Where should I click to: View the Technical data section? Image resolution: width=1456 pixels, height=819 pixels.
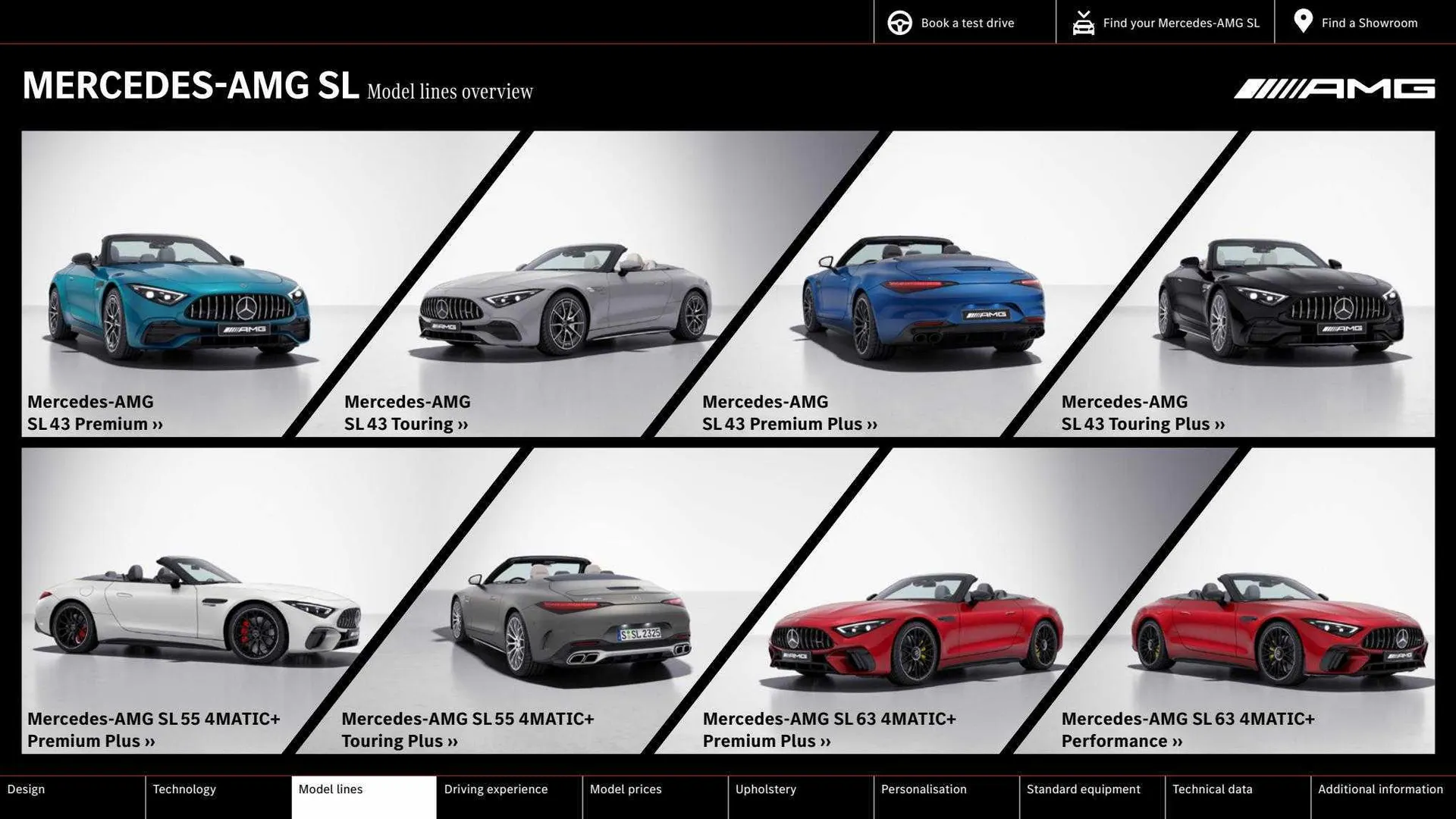point(1213,789)
